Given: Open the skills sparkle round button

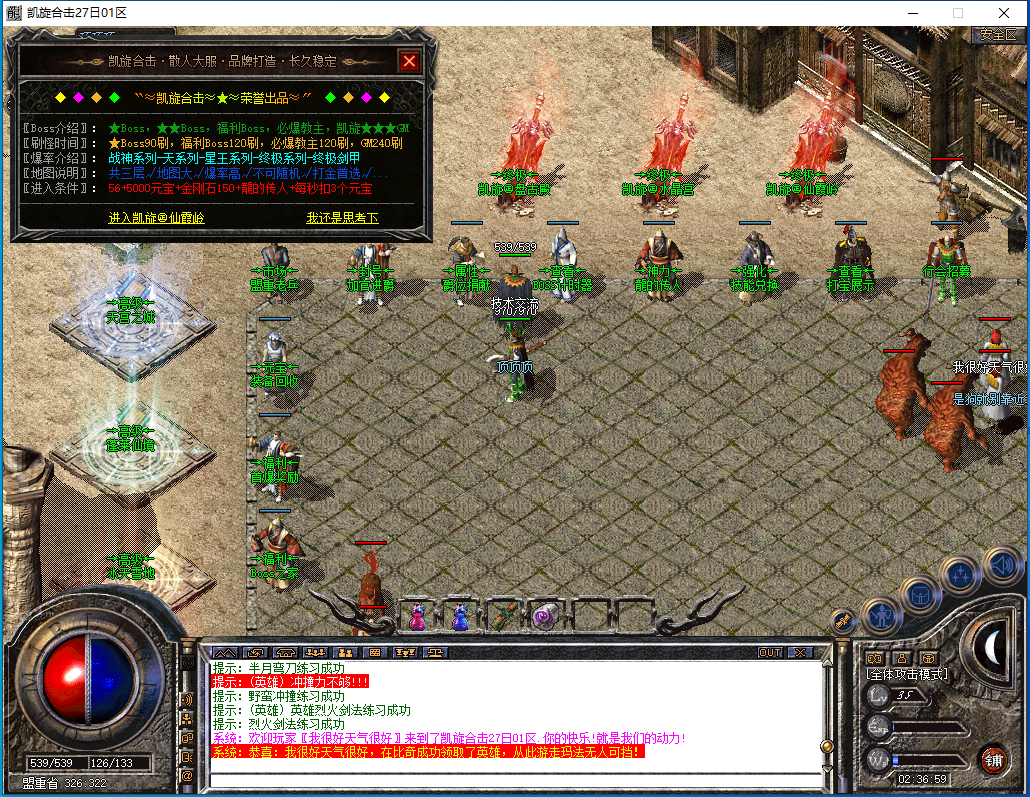Looking at the screenshot, I should (x=961, y=574).
